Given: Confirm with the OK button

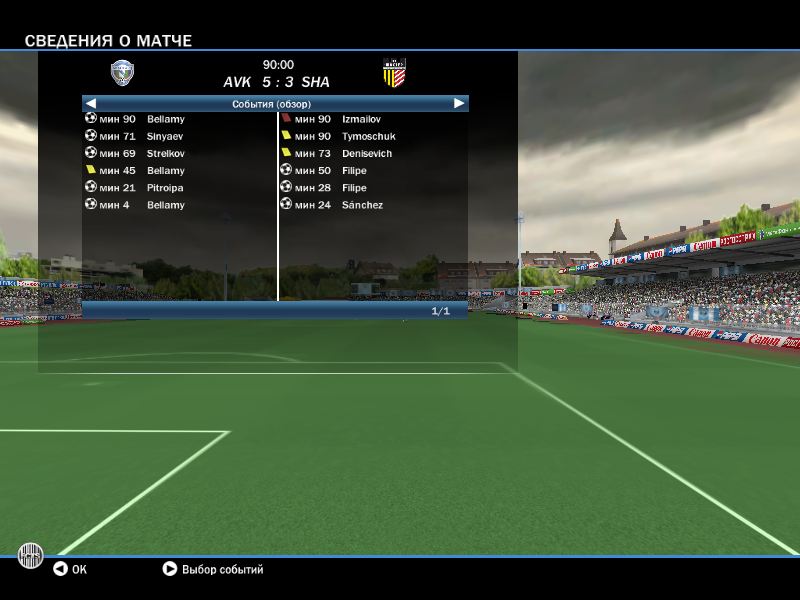Looking at the screenshot, I should click(x=70, y=569).
